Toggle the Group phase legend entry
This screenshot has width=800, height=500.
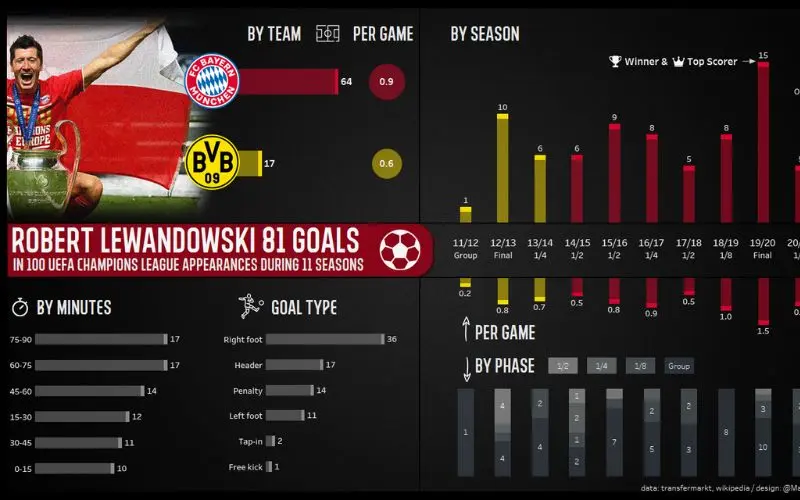pyautogui.click(x=679, y=366)
